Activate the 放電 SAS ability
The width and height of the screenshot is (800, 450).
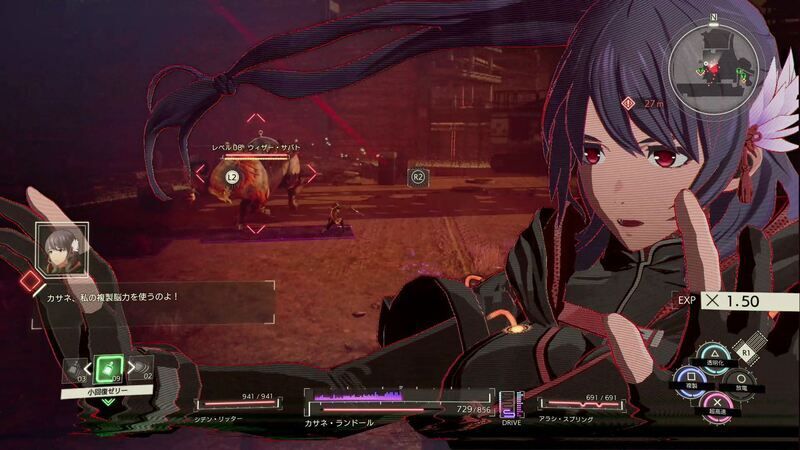pyautogui.click(x=739, y=378)
